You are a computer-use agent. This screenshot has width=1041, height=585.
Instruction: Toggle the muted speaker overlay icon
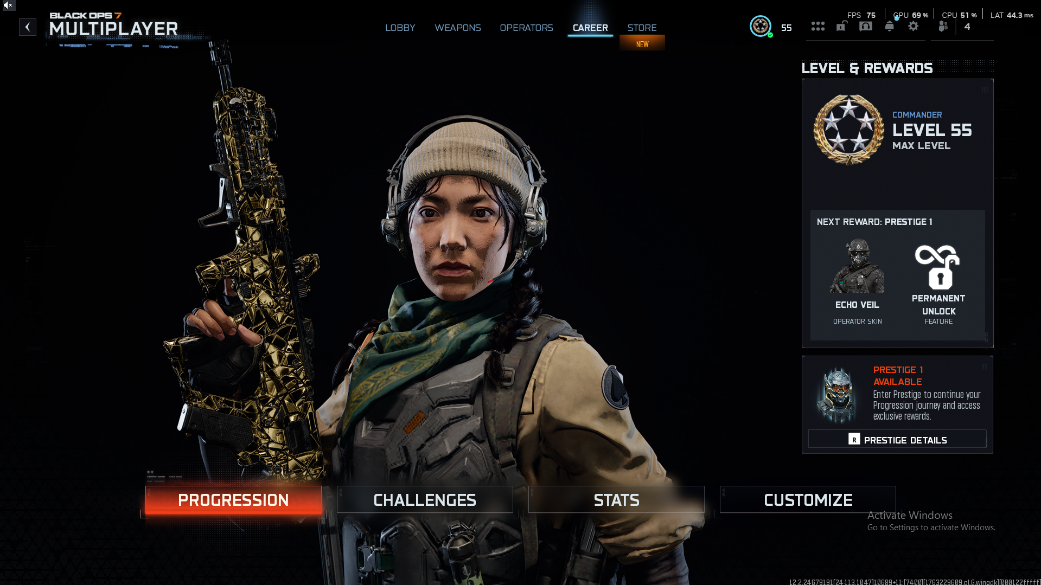[x=9, y=6]
